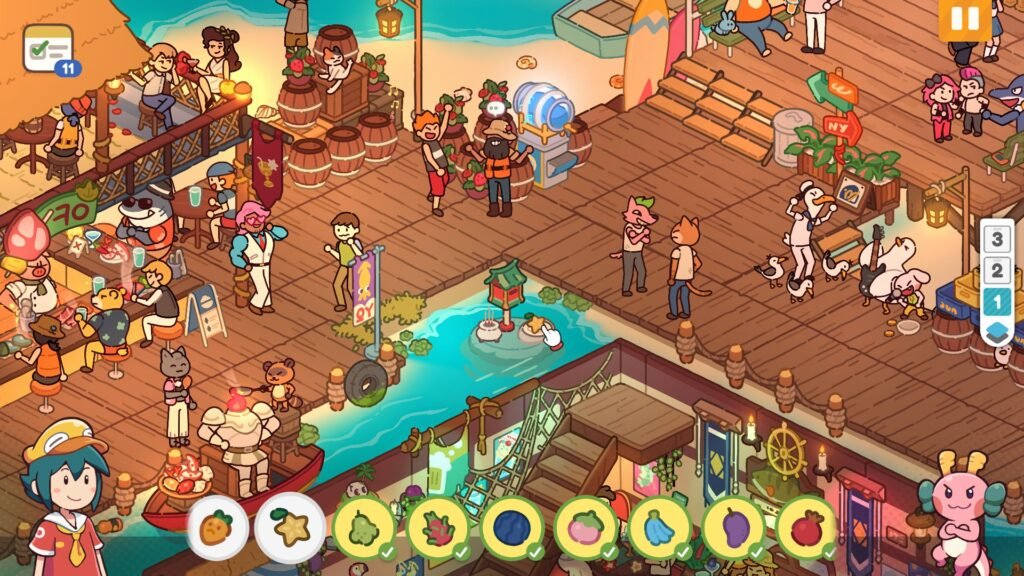Pause the game with the orange button
The image size is (1024, 576).
coord(965,20)
